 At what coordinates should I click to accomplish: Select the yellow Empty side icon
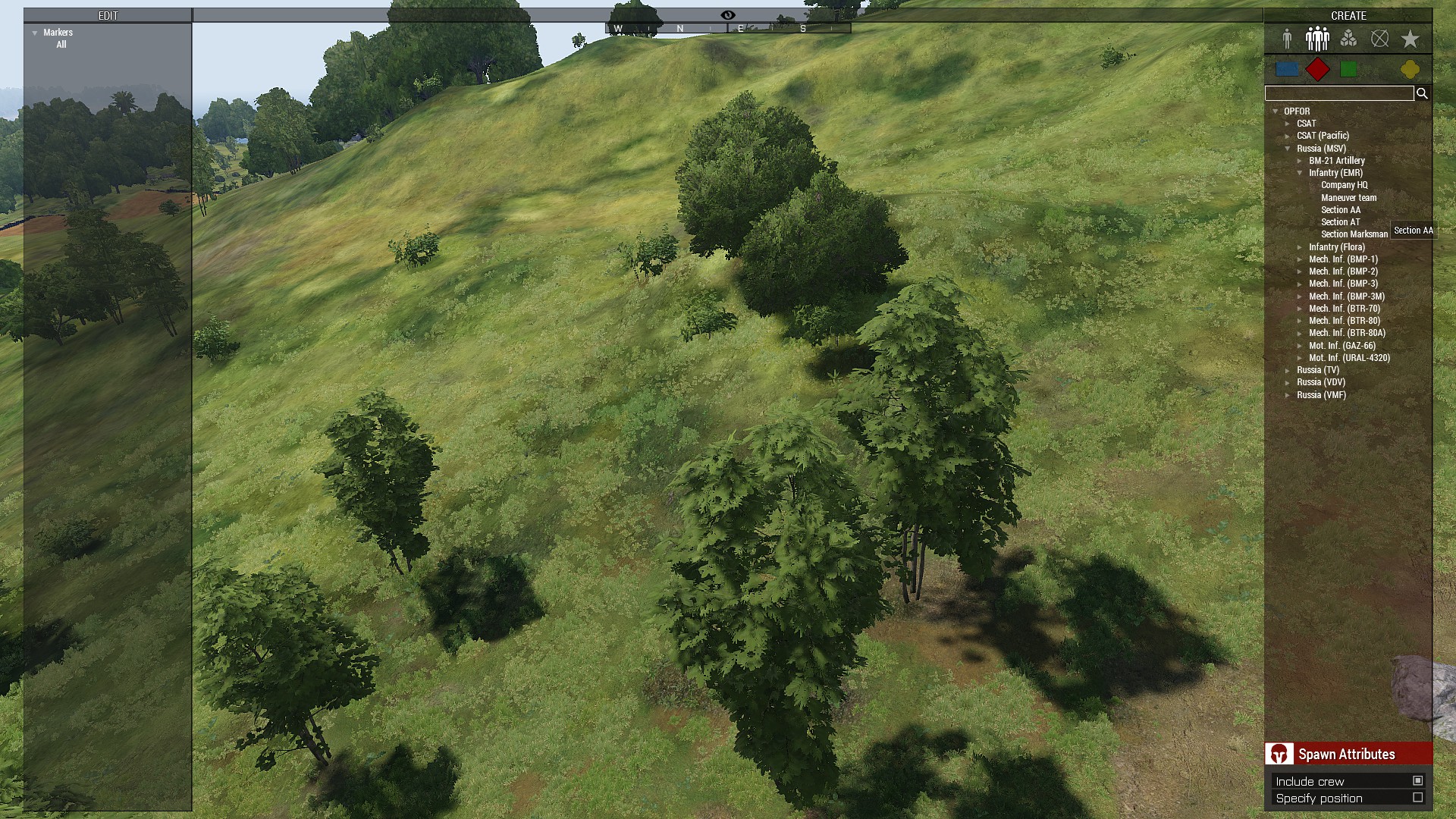point(1410,70)
